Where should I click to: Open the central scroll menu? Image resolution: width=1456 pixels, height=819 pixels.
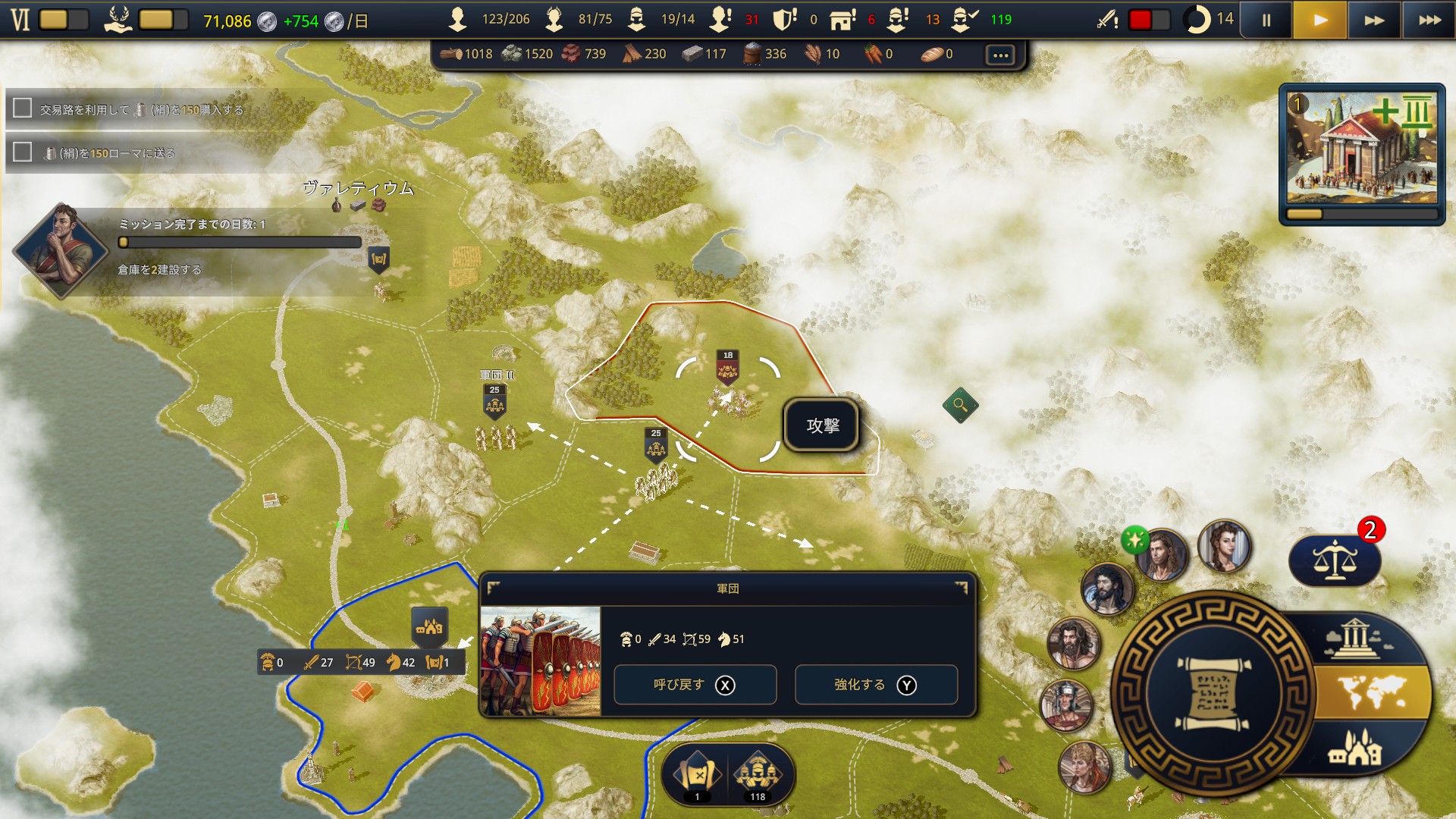[1213, 693]
